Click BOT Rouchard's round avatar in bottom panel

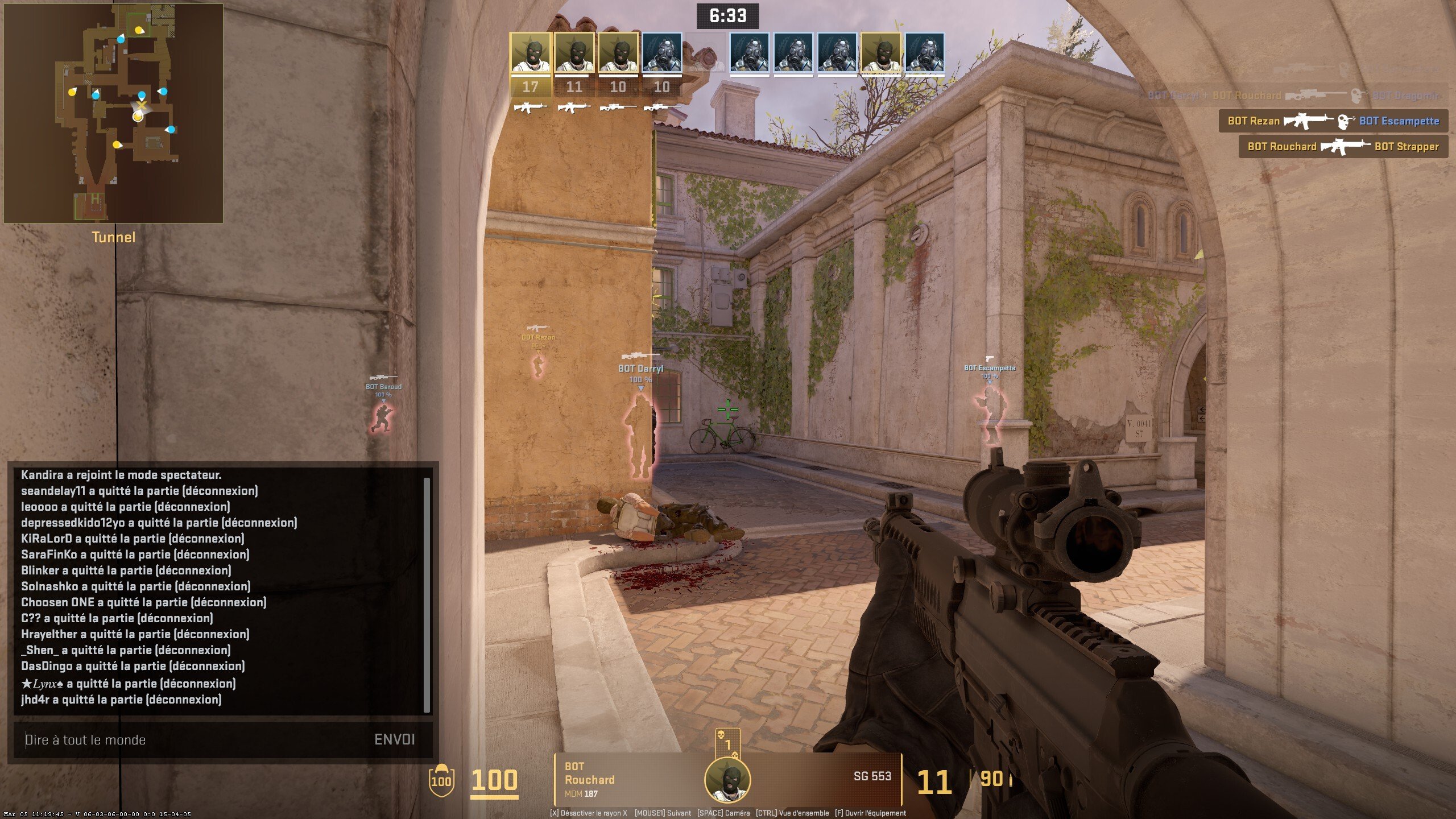coord(727,780)
